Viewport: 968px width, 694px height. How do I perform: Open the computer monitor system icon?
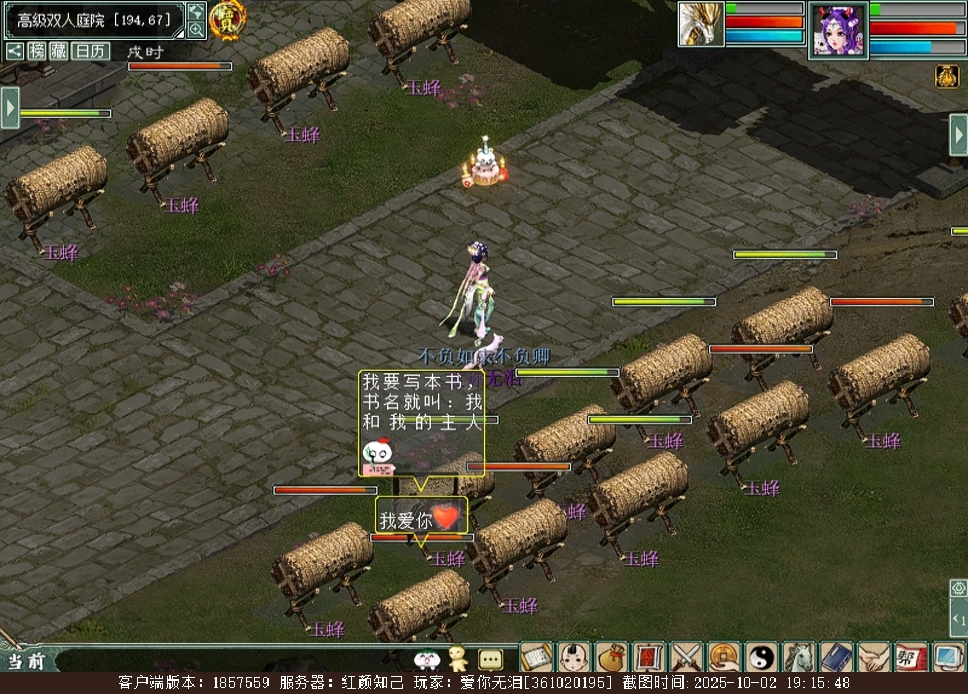pyautogui.click(x=948, y=657)
